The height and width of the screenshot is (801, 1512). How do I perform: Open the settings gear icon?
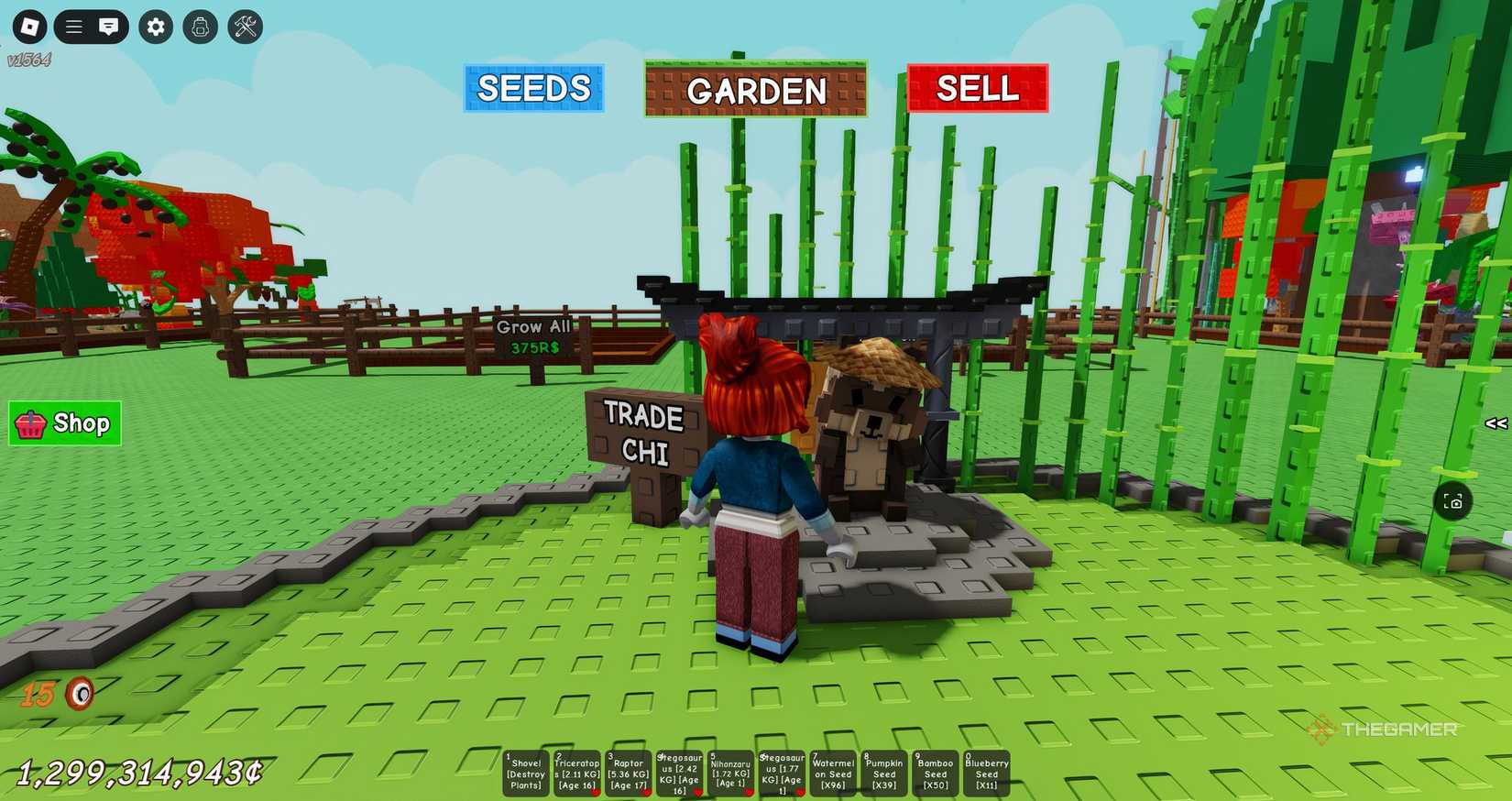[x=154, y=27]
